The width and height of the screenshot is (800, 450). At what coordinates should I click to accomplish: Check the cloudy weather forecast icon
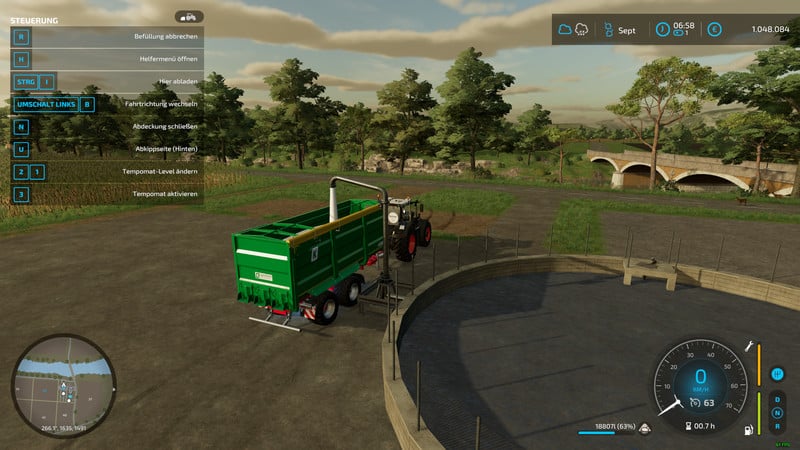(x=567, y=30)
